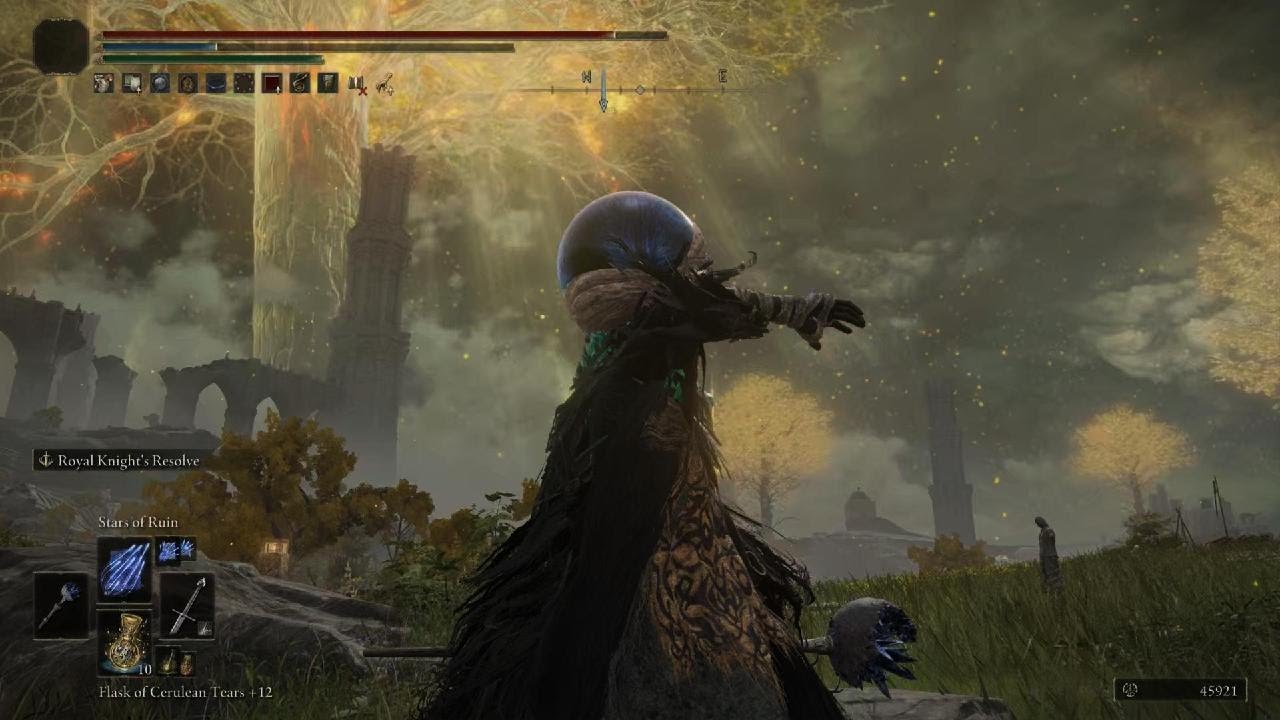Click the dark red buff status icon
The height and width of the screenshot is (720, 1280).
tap(272, 83)
